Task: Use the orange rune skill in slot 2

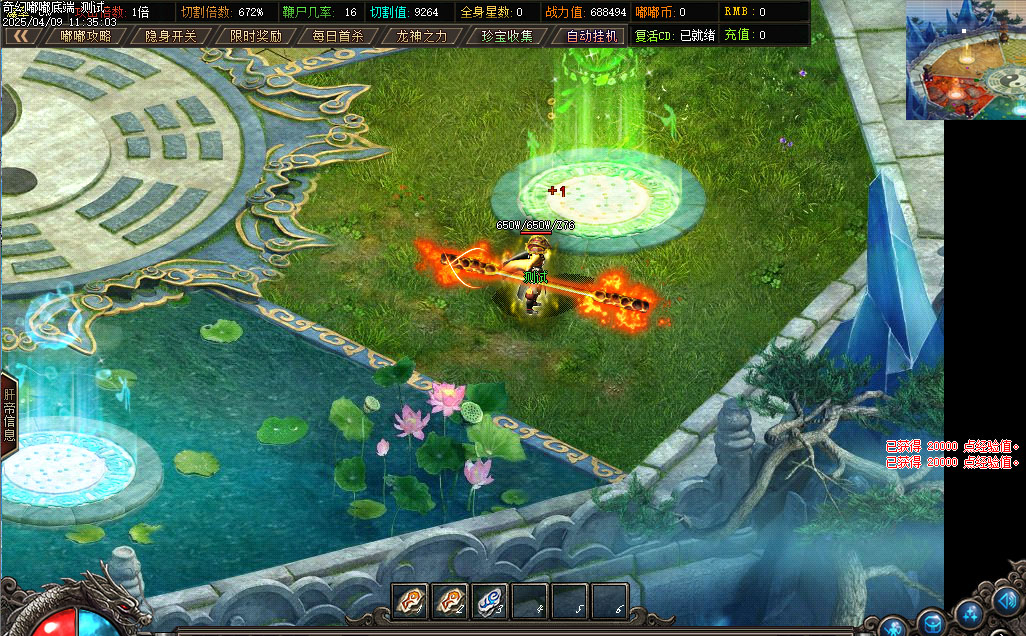Action: (450, 600)
